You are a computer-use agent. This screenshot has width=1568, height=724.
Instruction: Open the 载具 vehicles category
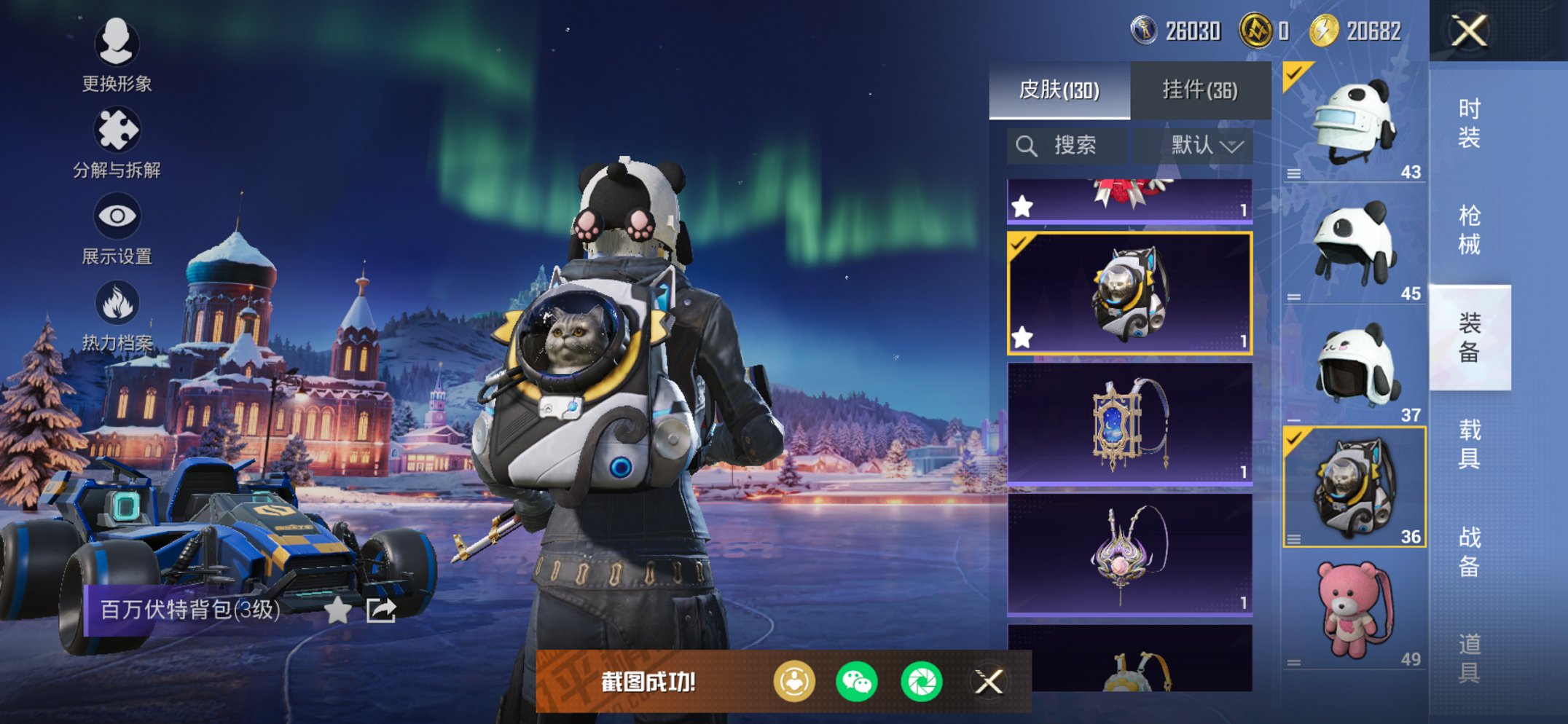(x=1469, y=444)
